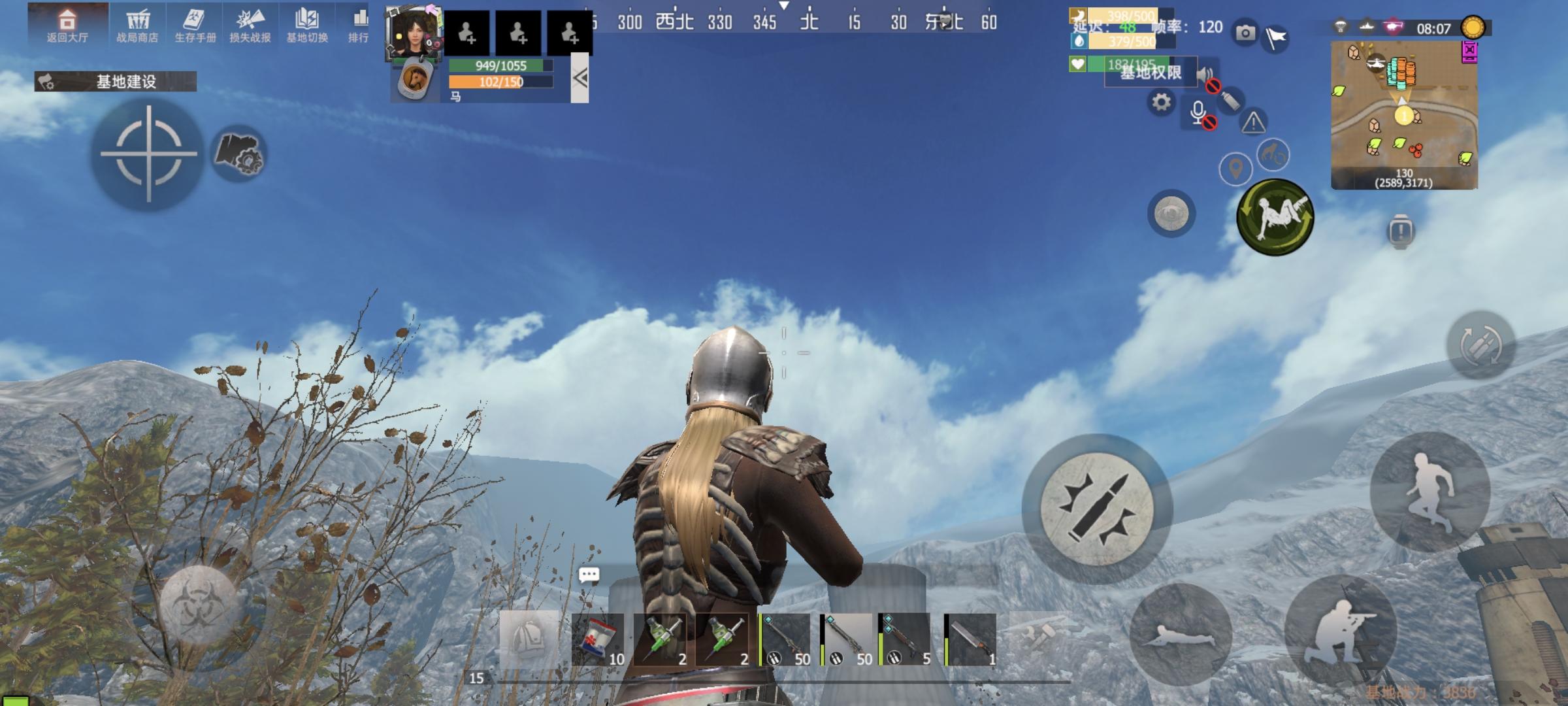
Task: Unmute the voice speaker icon
Action: point(1203,74)
